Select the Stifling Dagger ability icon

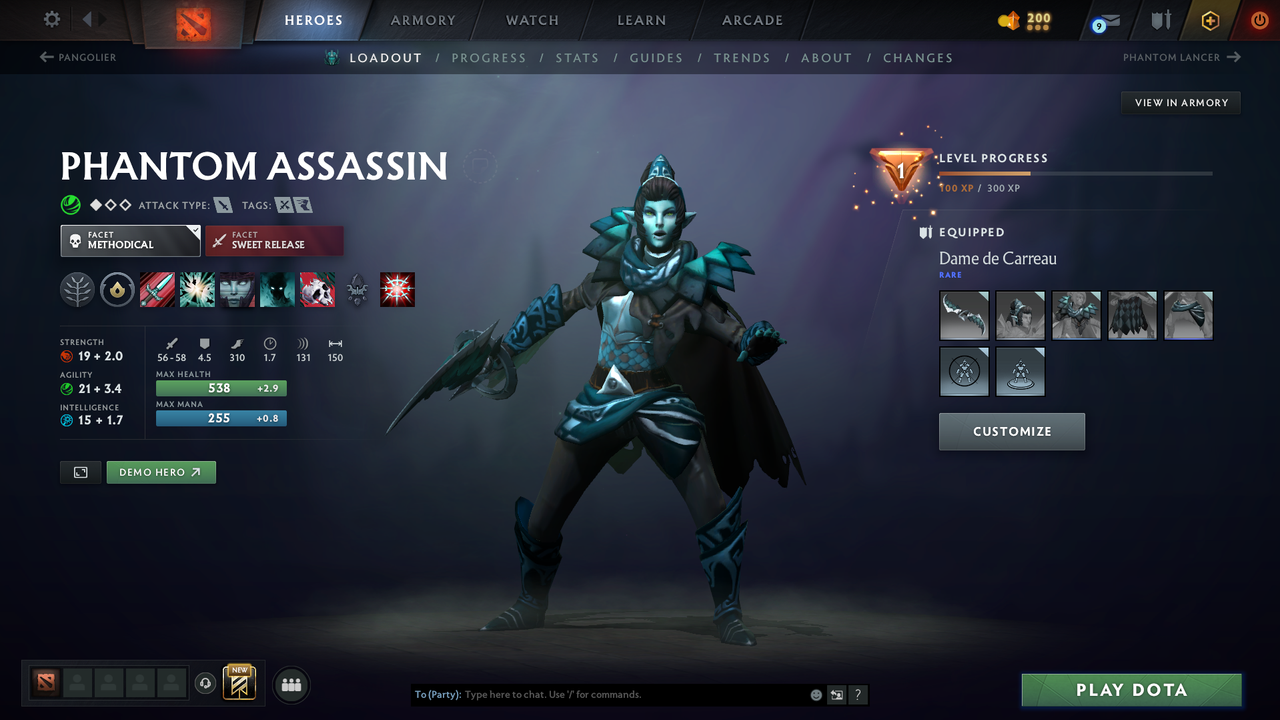pyautogui.click(x=157, y=290)
